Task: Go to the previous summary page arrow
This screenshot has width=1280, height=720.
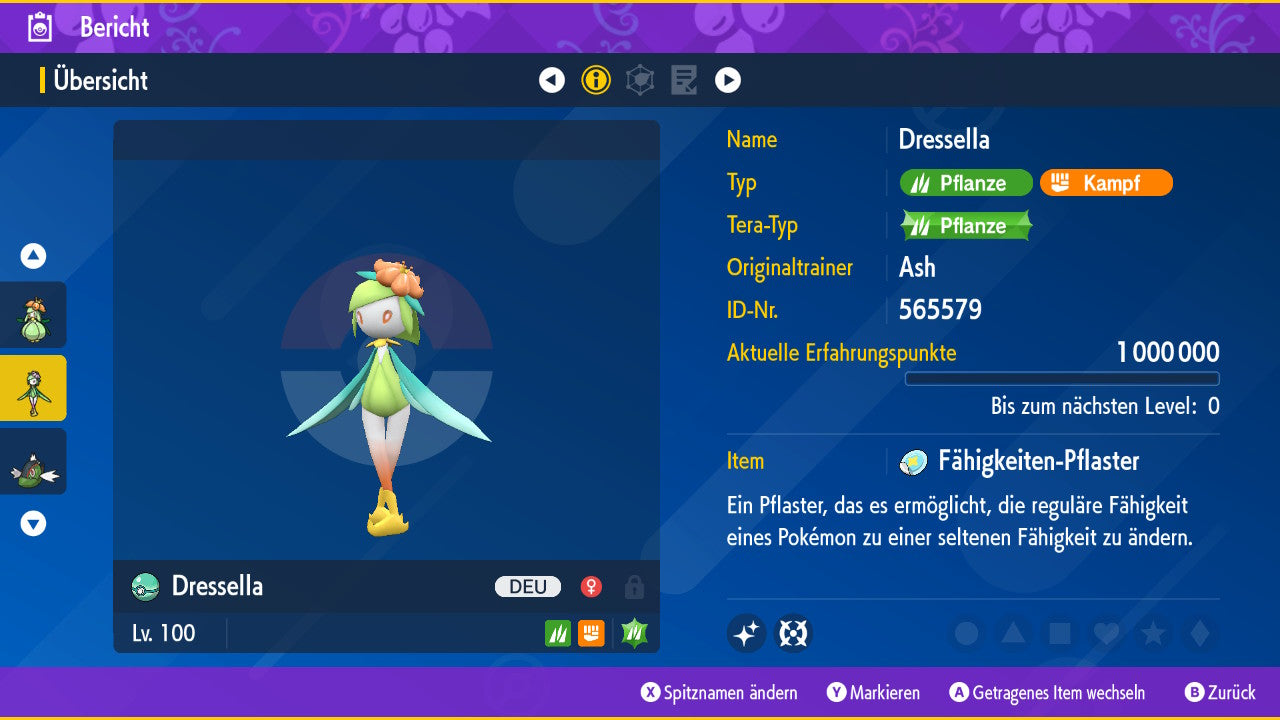Action: point(552,80)
